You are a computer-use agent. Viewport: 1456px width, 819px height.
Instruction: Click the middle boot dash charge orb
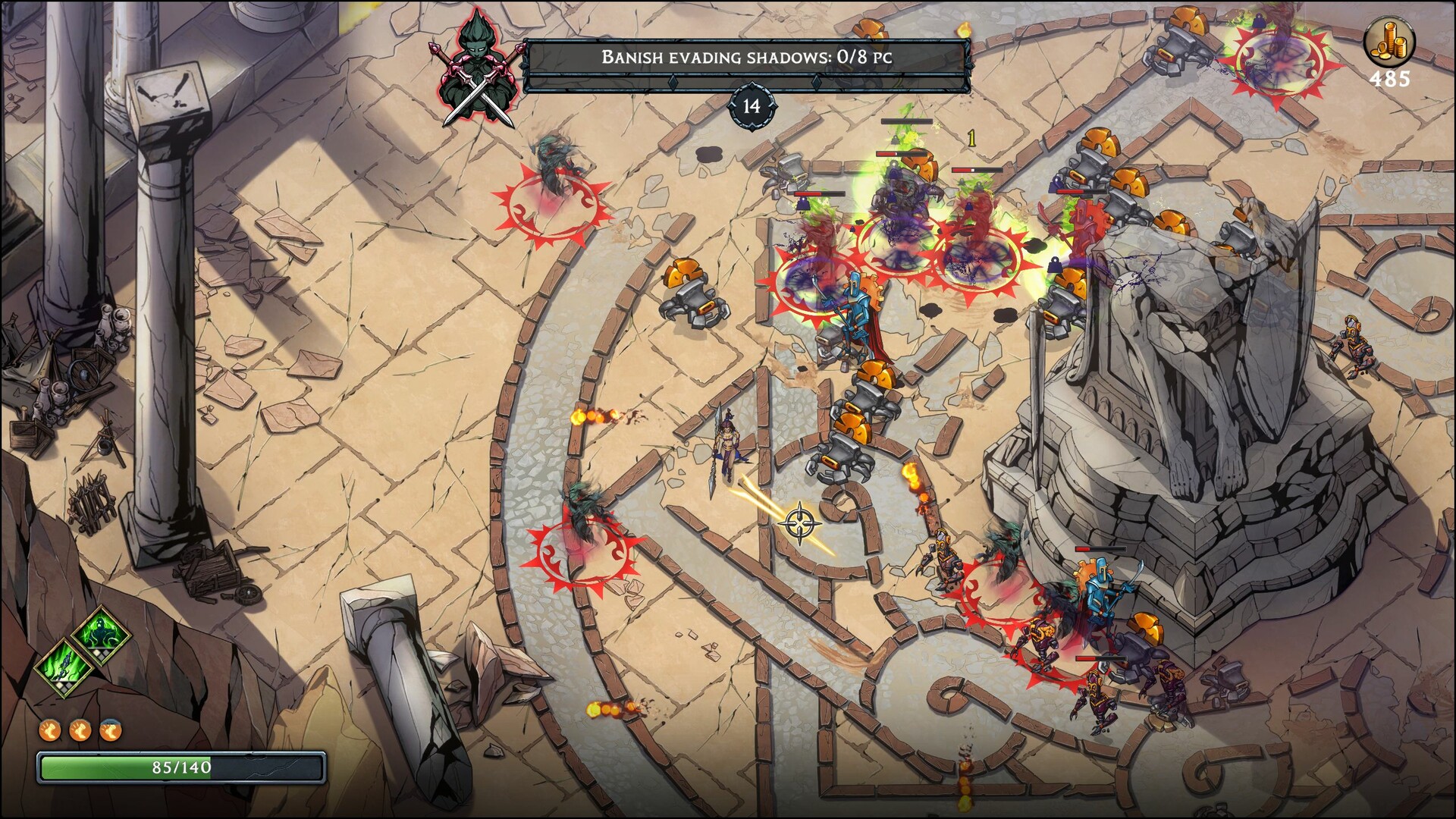[x=80, y=730]
